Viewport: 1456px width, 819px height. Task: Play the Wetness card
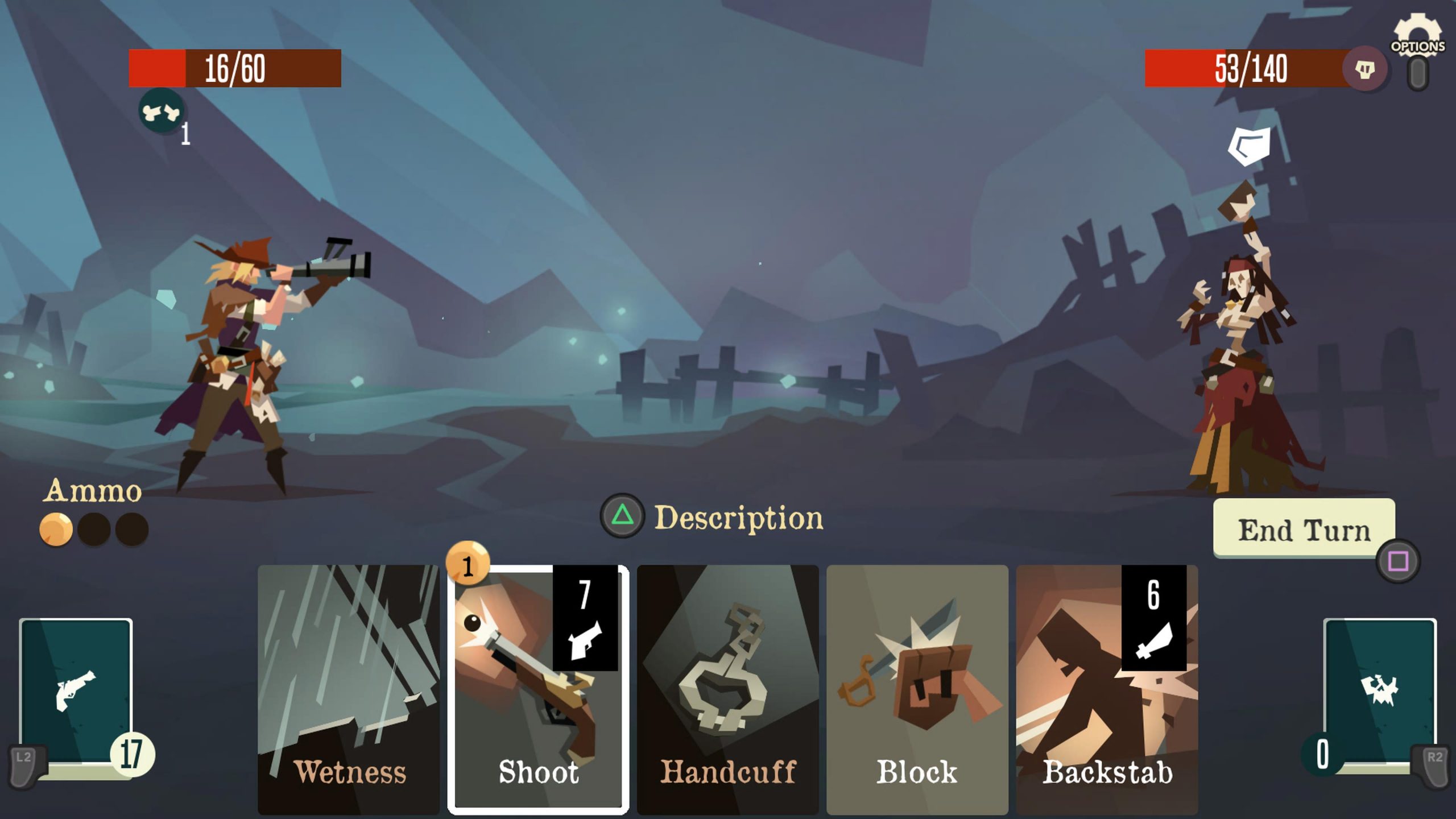pyautogui.click(x=349, y=688)
